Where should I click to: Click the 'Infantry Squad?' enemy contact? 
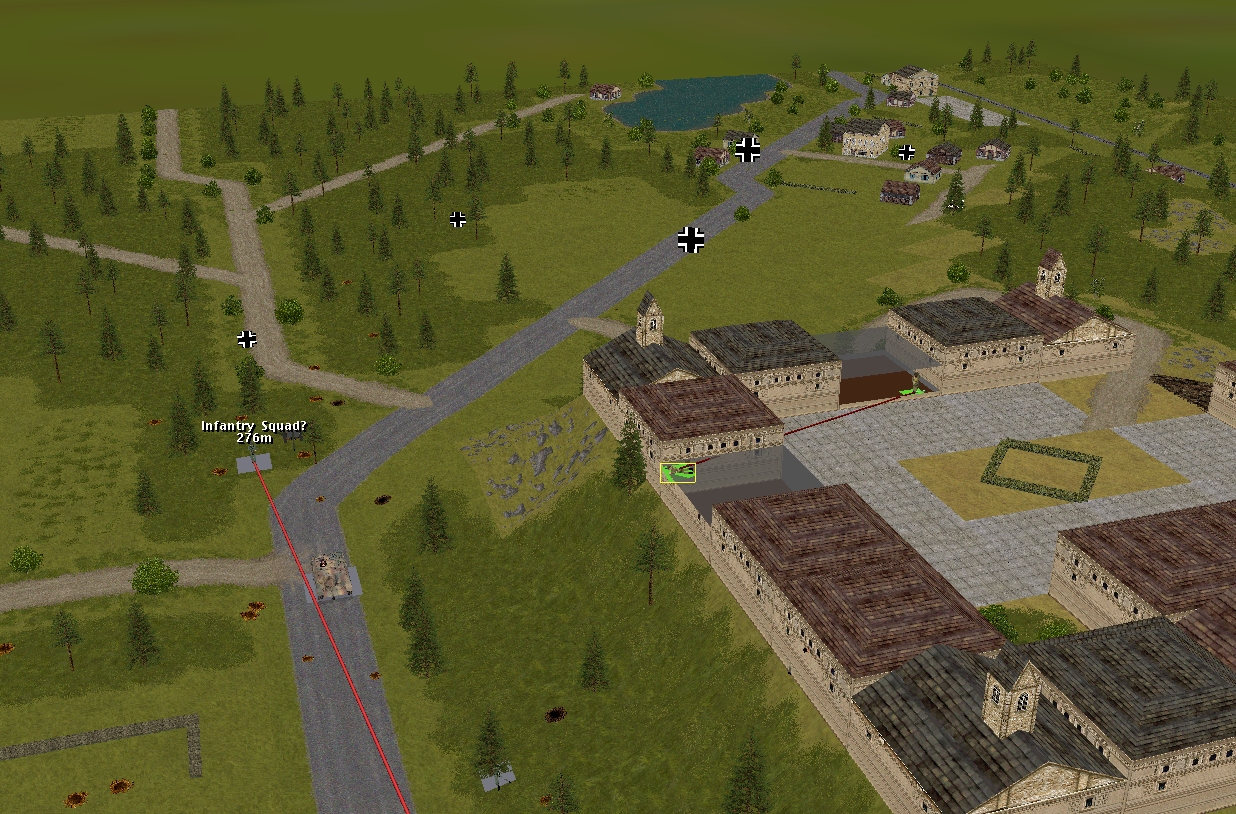[x=254, y=463]
